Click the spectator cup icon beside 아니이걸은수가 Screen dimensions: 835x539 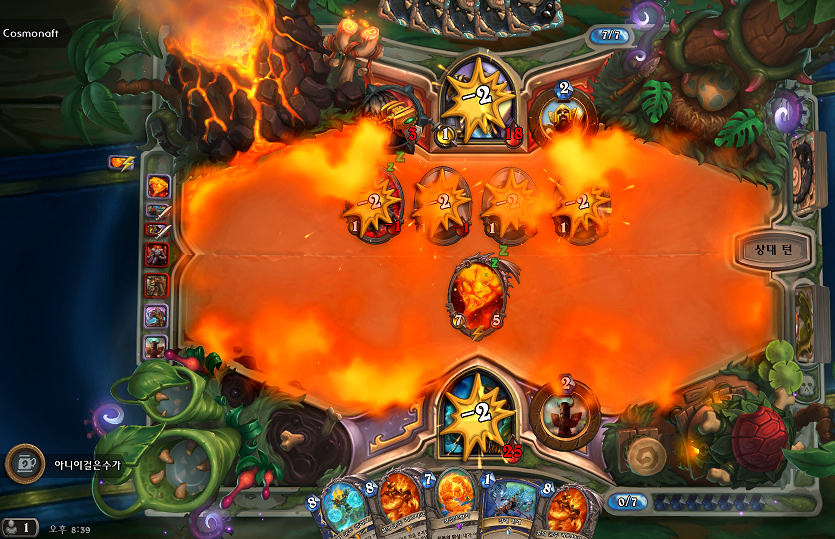pyautogui.click(x=24, y=463)
